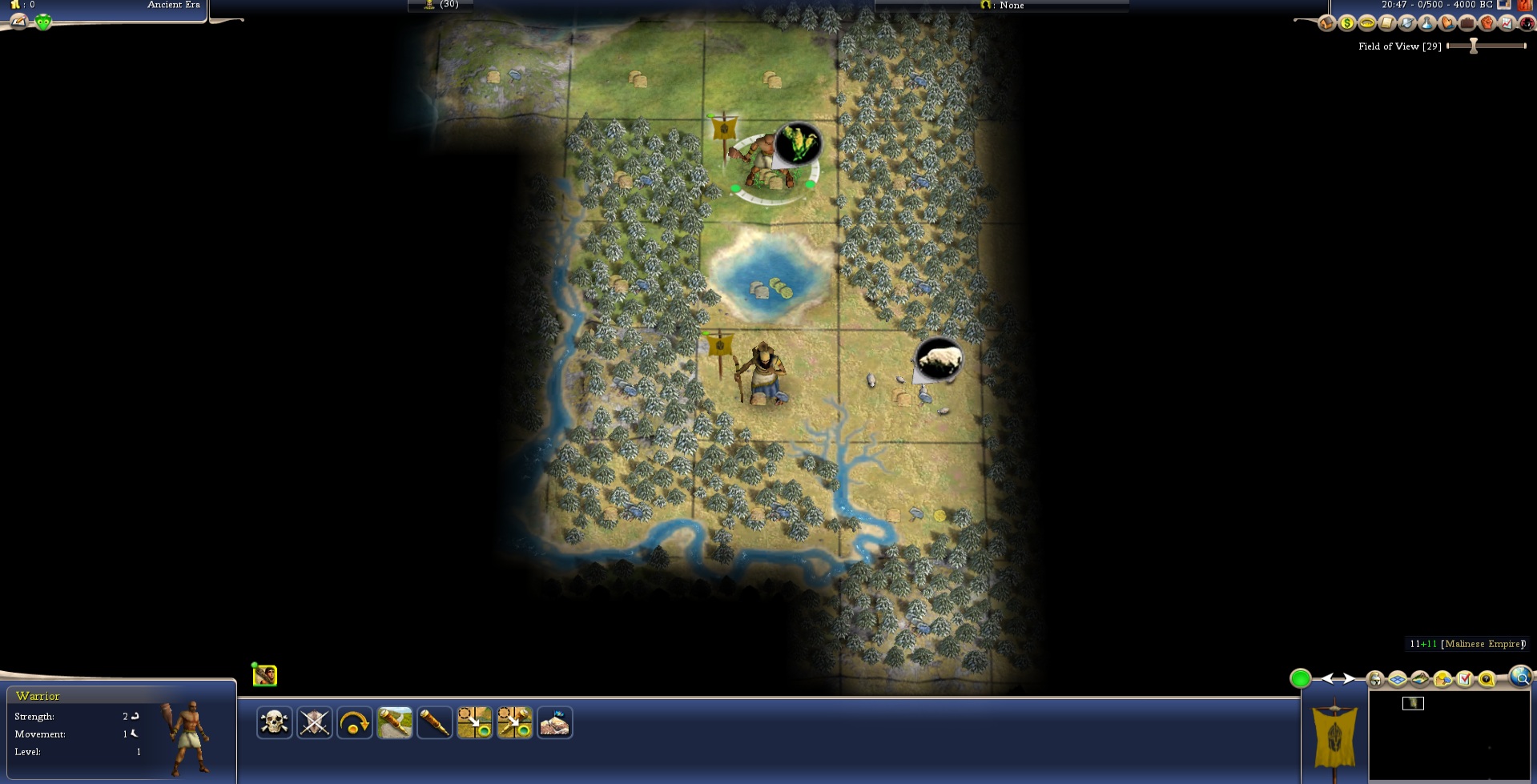Adjust the Field of View slider handle

point(1473,46)
